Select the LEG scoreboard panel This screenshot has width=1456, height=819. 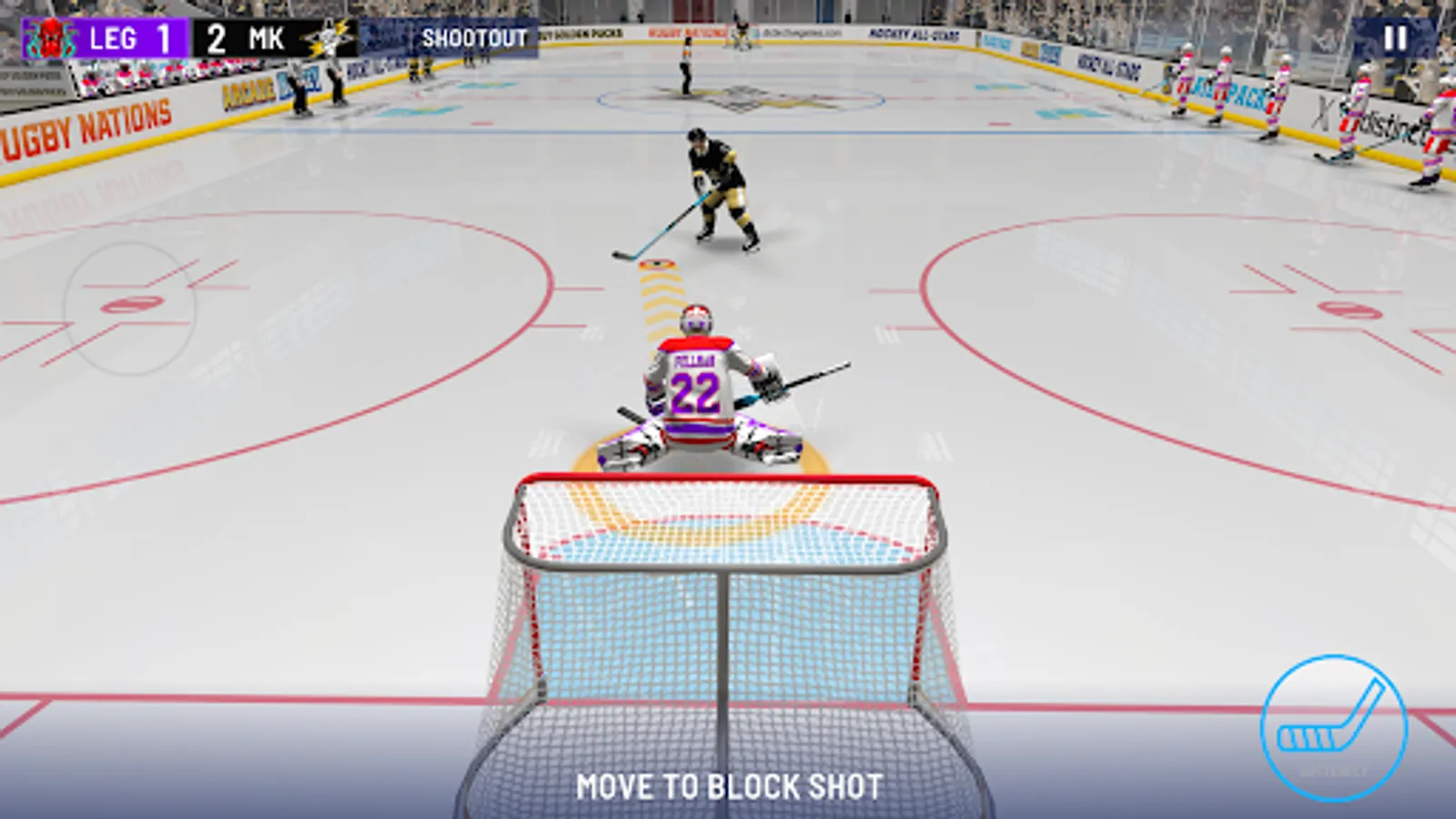coord(109,38)
